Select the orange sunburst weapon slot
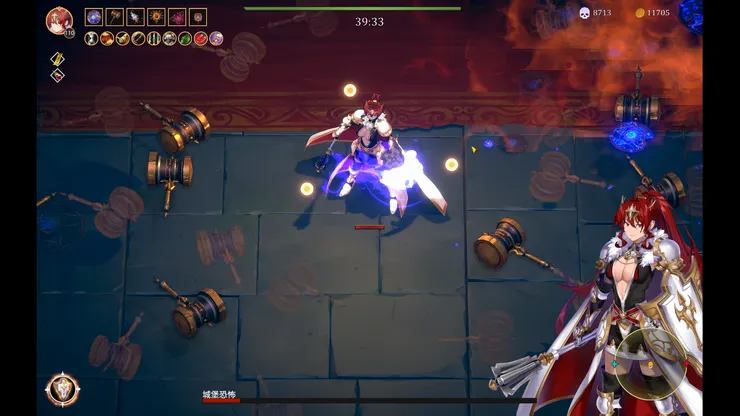 [x=156, y=17]
